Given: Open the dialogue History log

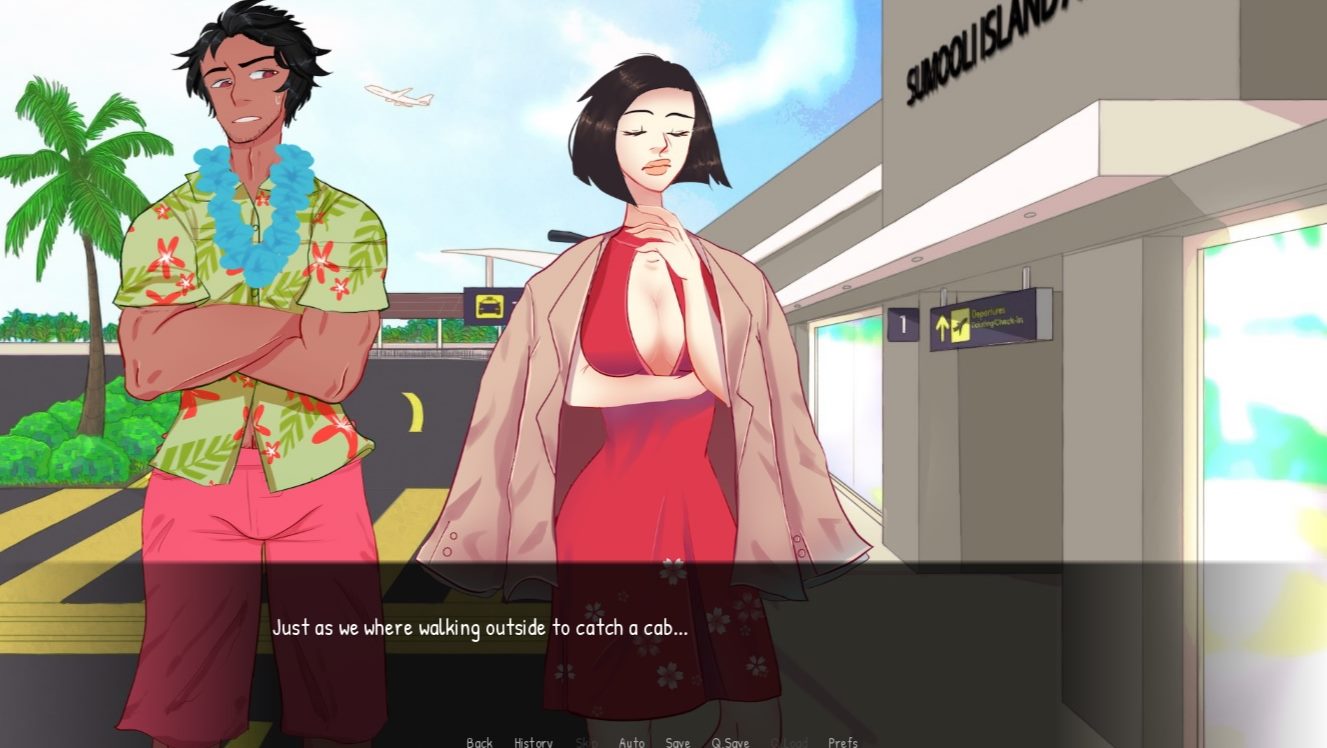Looking at the screenshot, I should (533, 742).
